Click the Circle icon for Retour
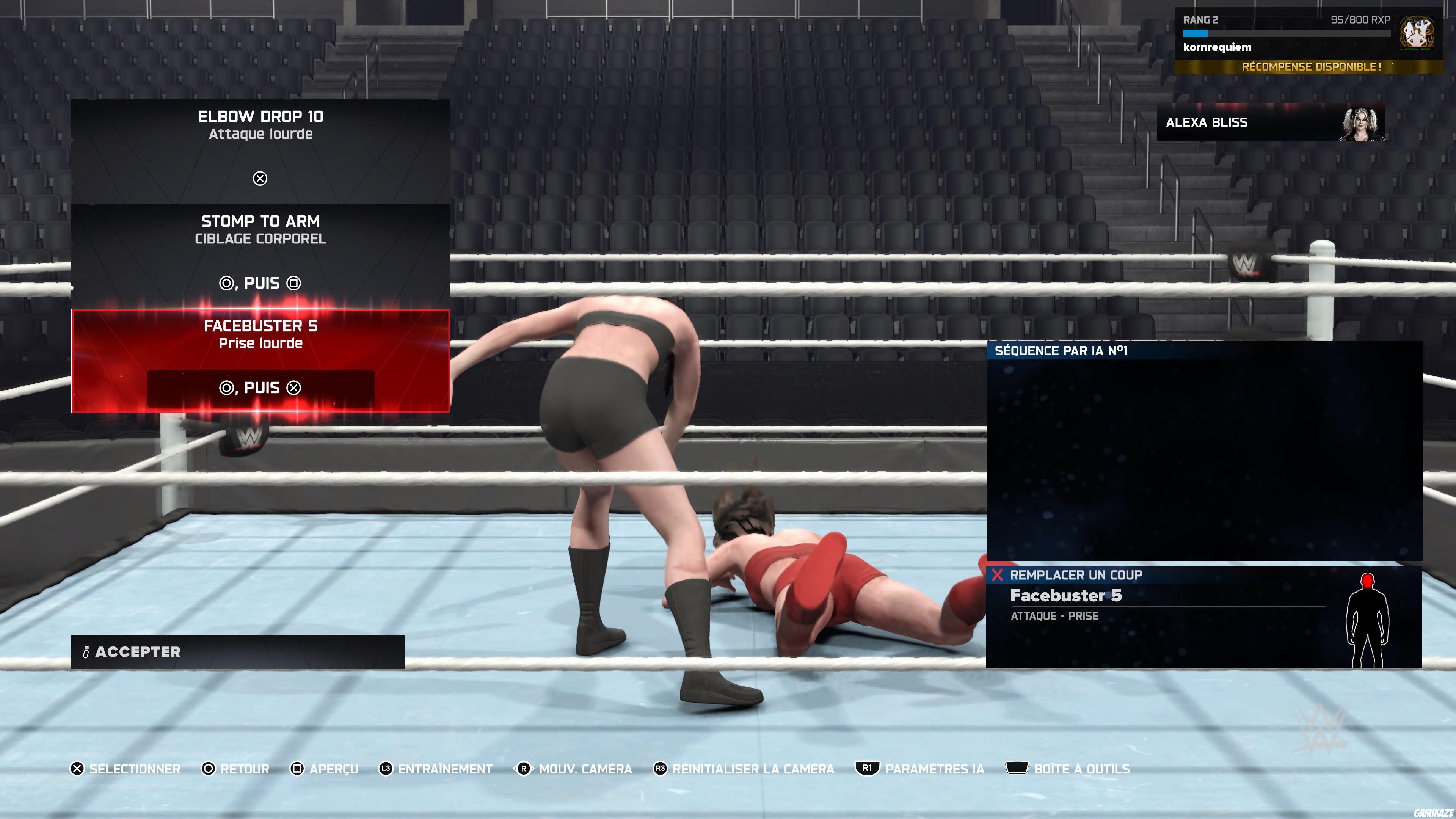 pos(209,769)
